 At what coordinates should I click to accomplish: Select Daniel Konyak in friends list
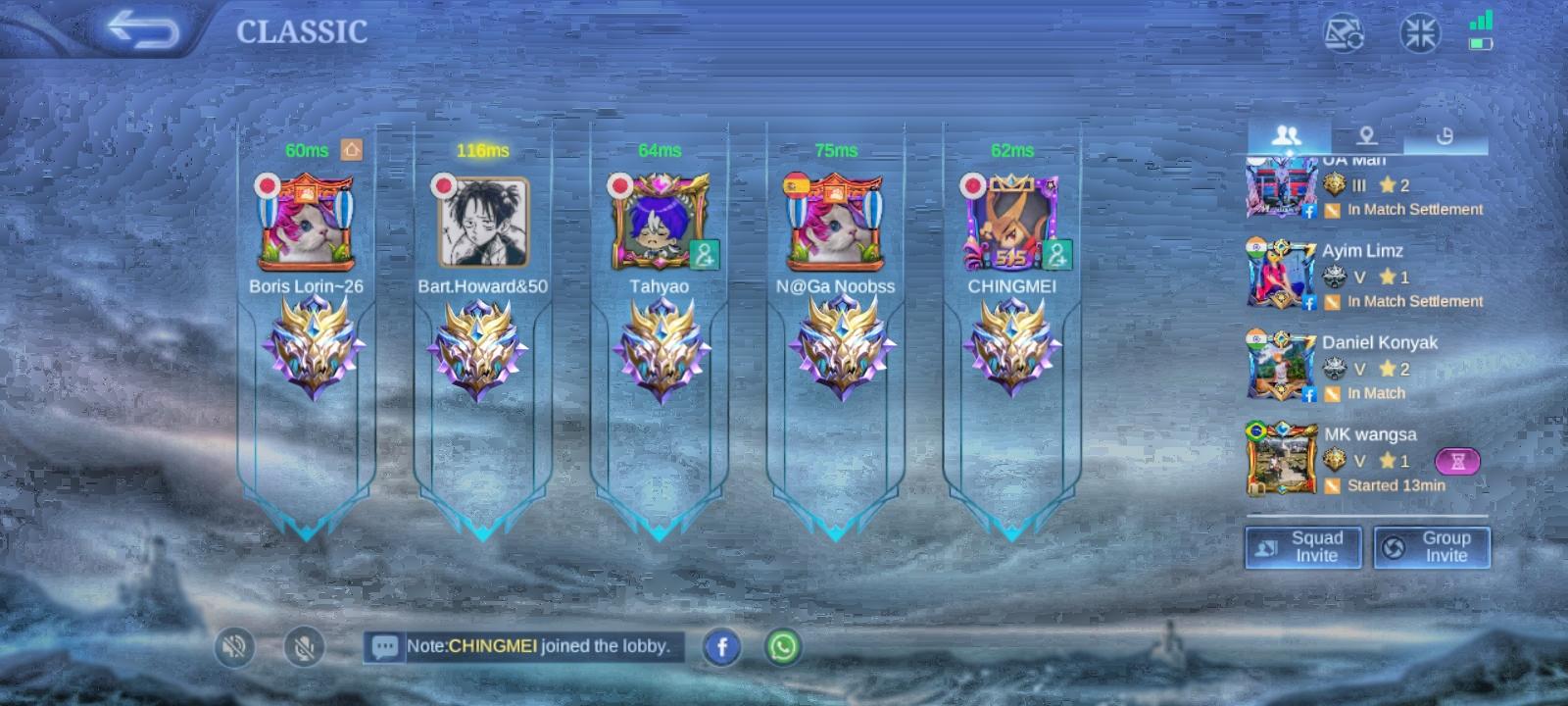click(x=1372, y=368)
